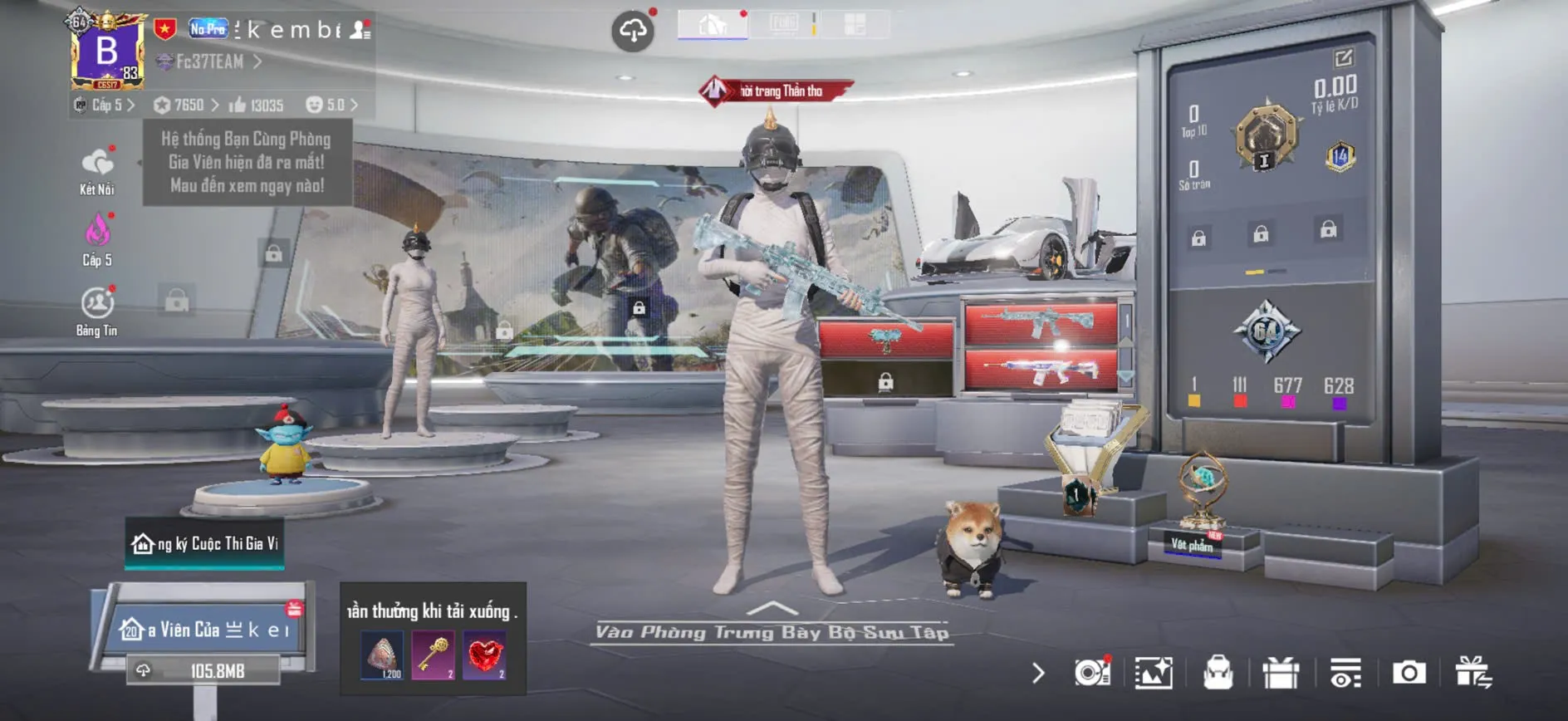Screen dimensions: 1568x721
Task: Enter the Vào Phòng Trưng Bày Bộ Sưu Tập room
Action: [x=772, y=631]
